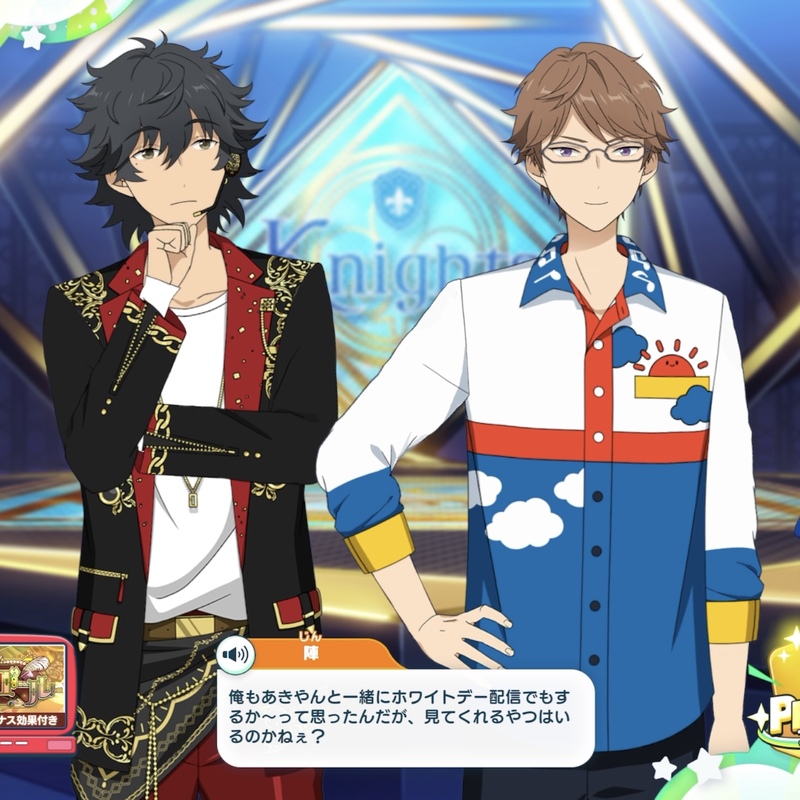Open the bonus-effect event banner
Screen dimensions: 800x800
(x=35, y=690)
